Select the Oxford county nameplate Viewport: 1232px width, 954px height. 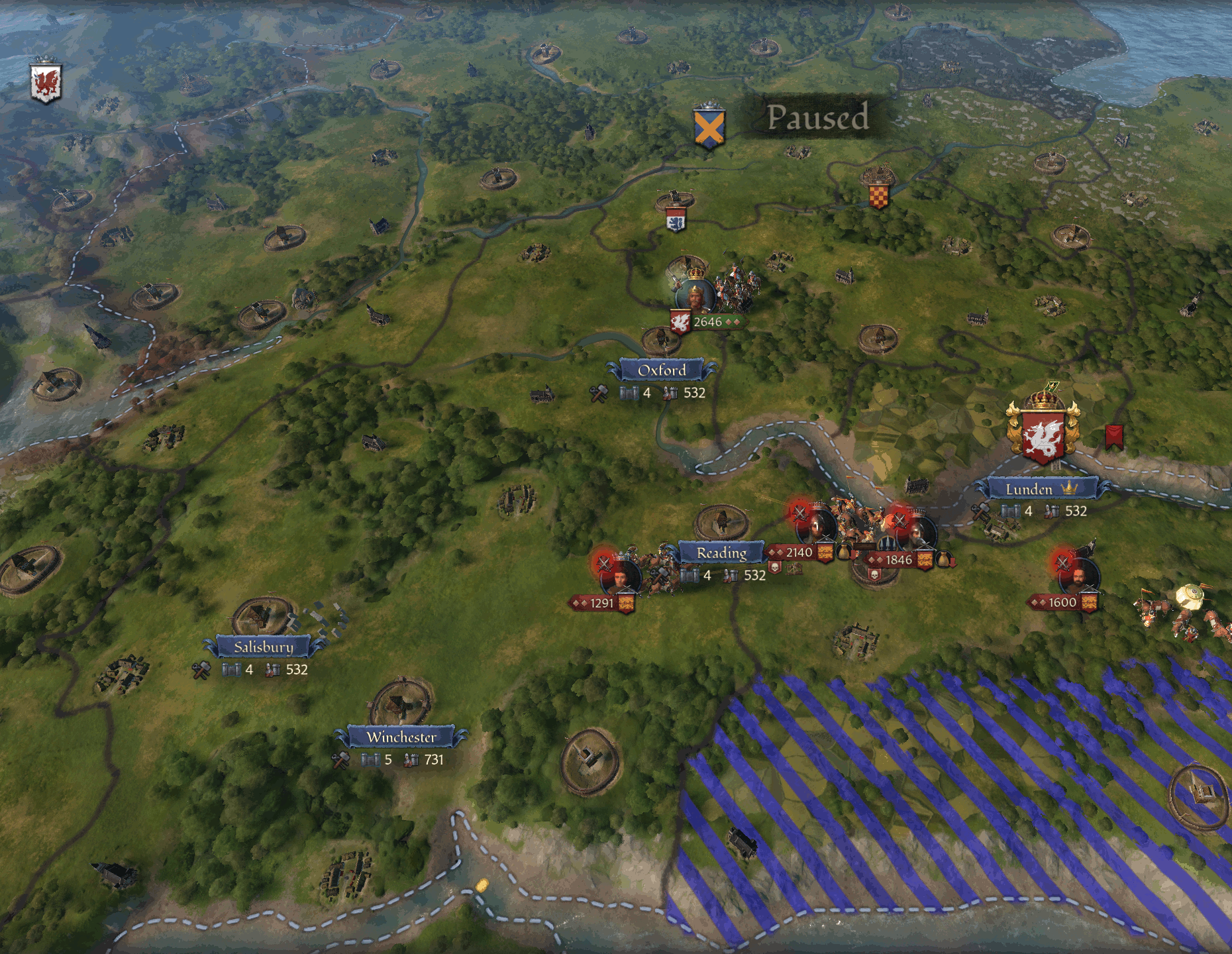662,370
